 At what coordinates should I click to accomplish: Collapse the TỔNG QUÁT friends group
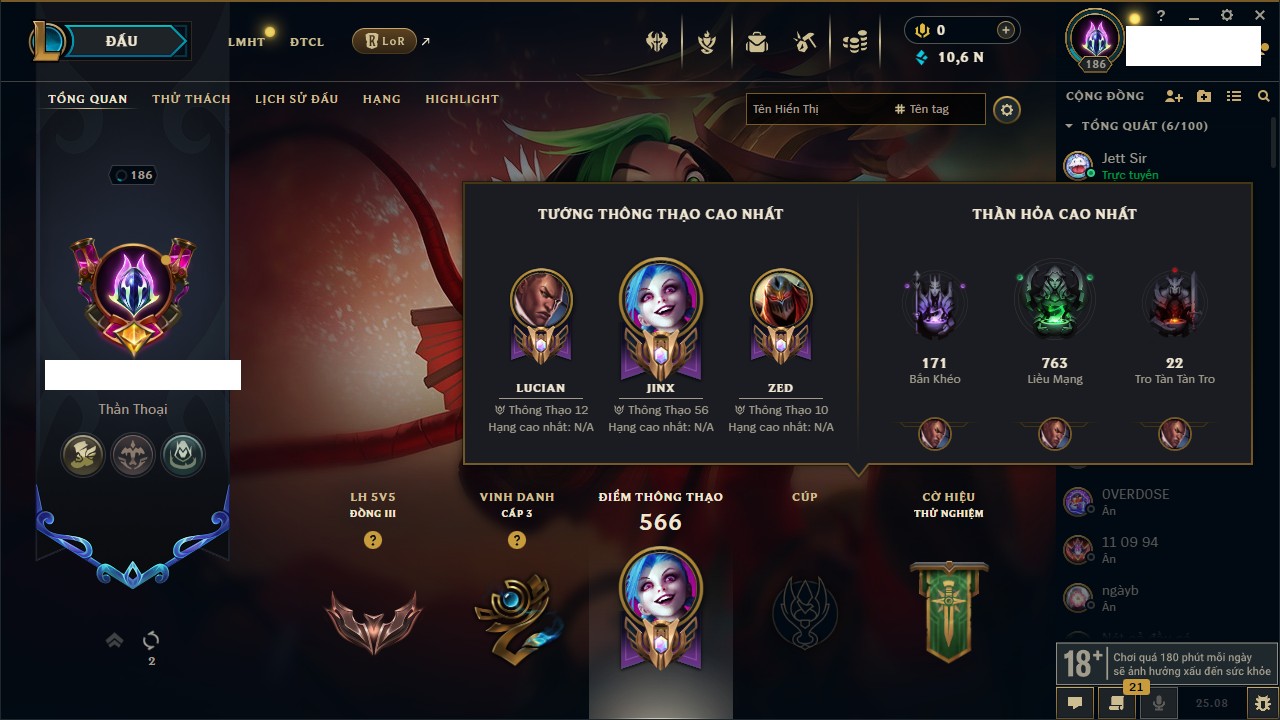click(1070, 126)
